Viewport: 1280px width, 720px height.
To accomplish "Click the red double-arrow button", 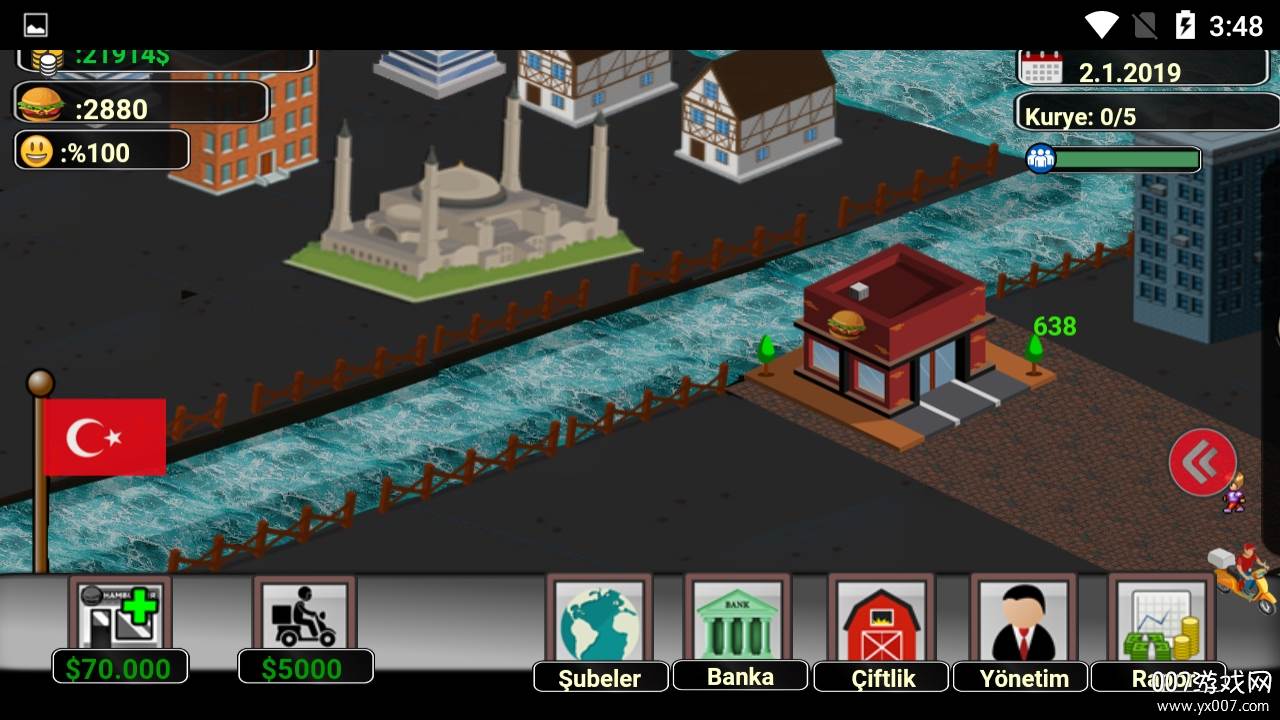I will (x=1202, y=462).
